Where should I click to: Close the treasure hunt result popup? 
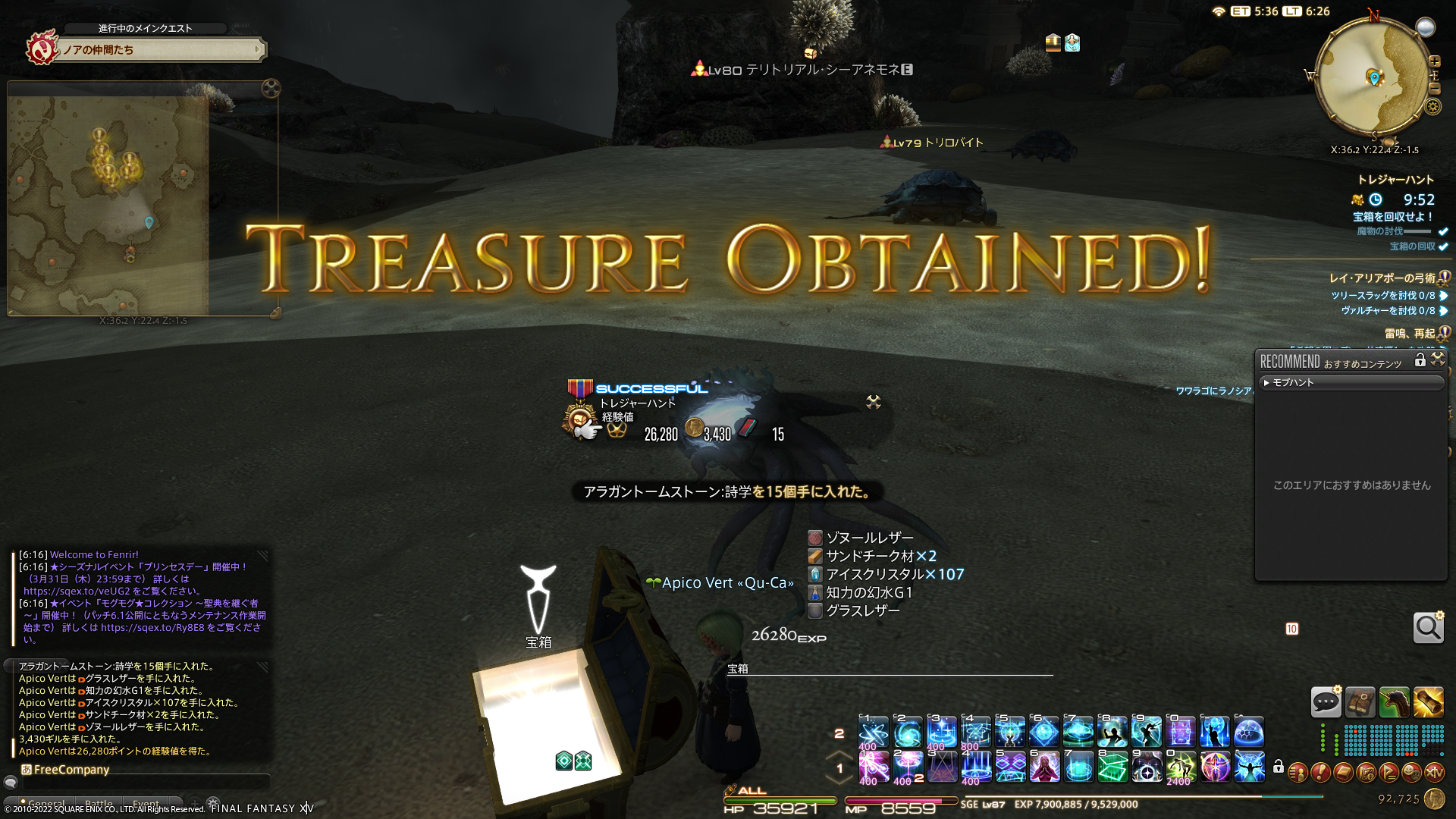[x=874, y=402]
